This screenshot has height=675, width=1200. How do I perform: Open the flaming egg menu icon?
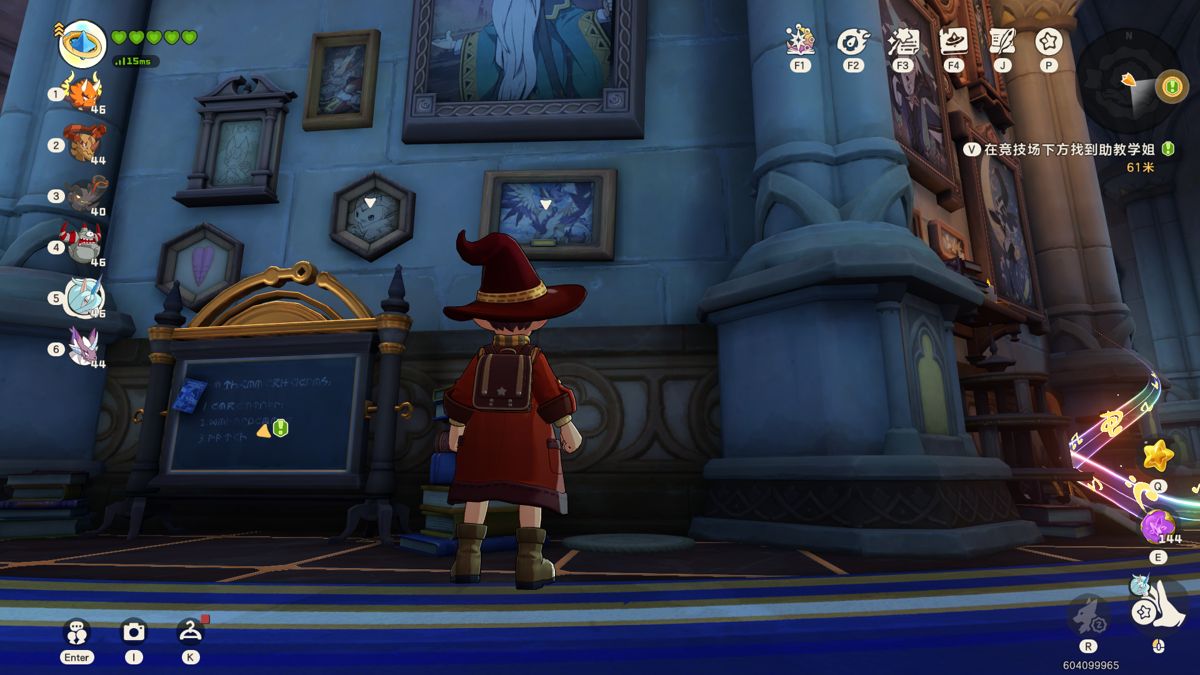coord(853,42)
